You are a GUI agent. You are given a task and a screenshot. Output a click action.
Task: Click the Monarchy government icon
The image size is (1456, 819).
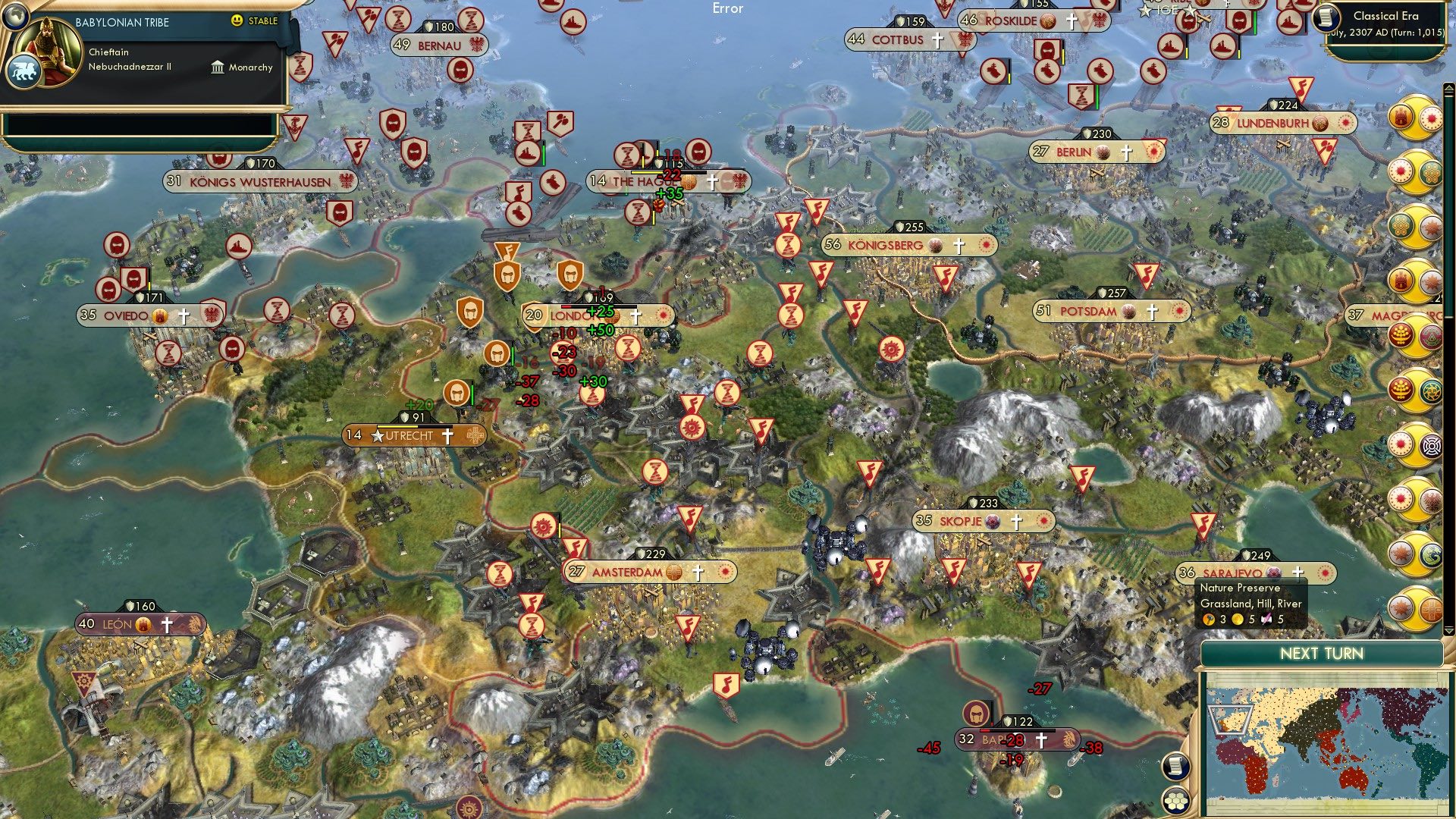tap(218, 67)
